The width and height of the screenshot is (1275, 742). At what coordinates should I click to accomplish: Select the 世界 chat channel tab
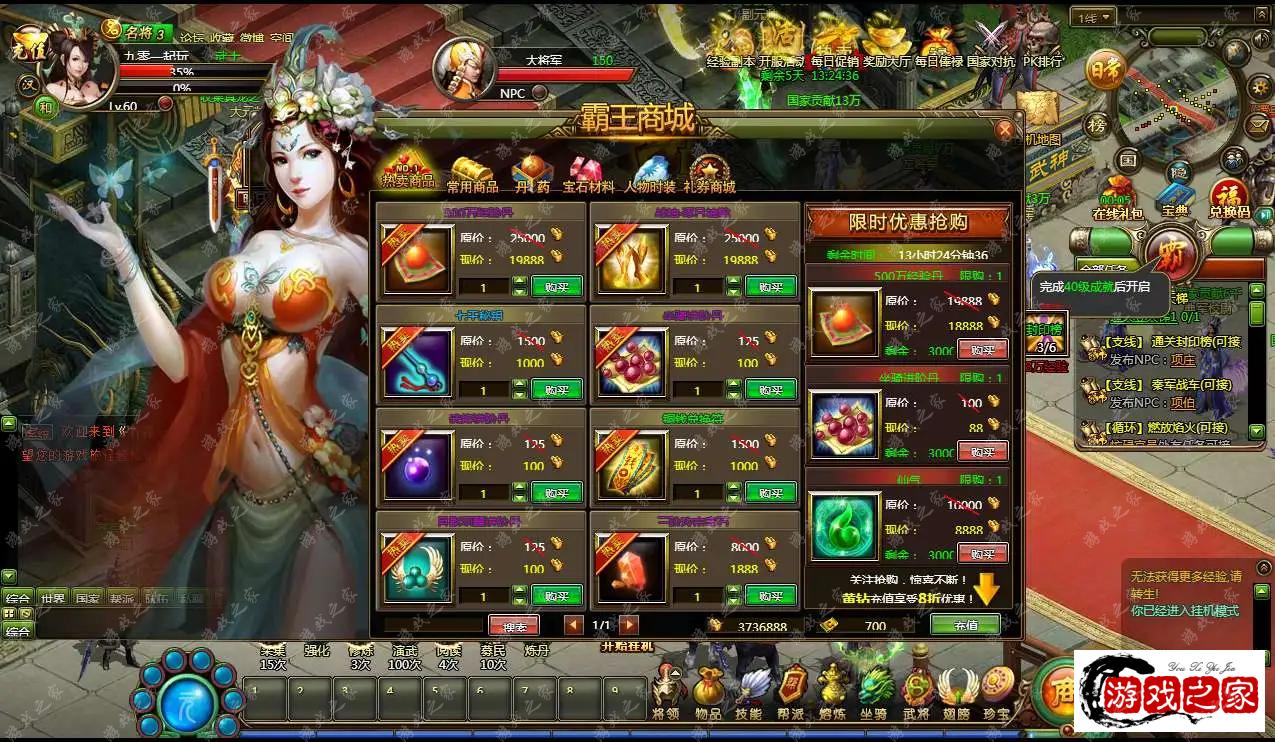tap(52, 597)
